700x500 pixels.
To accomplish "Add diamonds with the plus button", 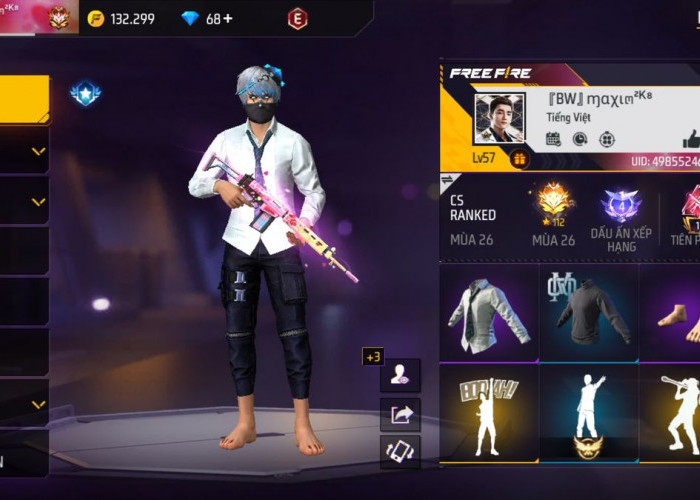I will (227, 19).
